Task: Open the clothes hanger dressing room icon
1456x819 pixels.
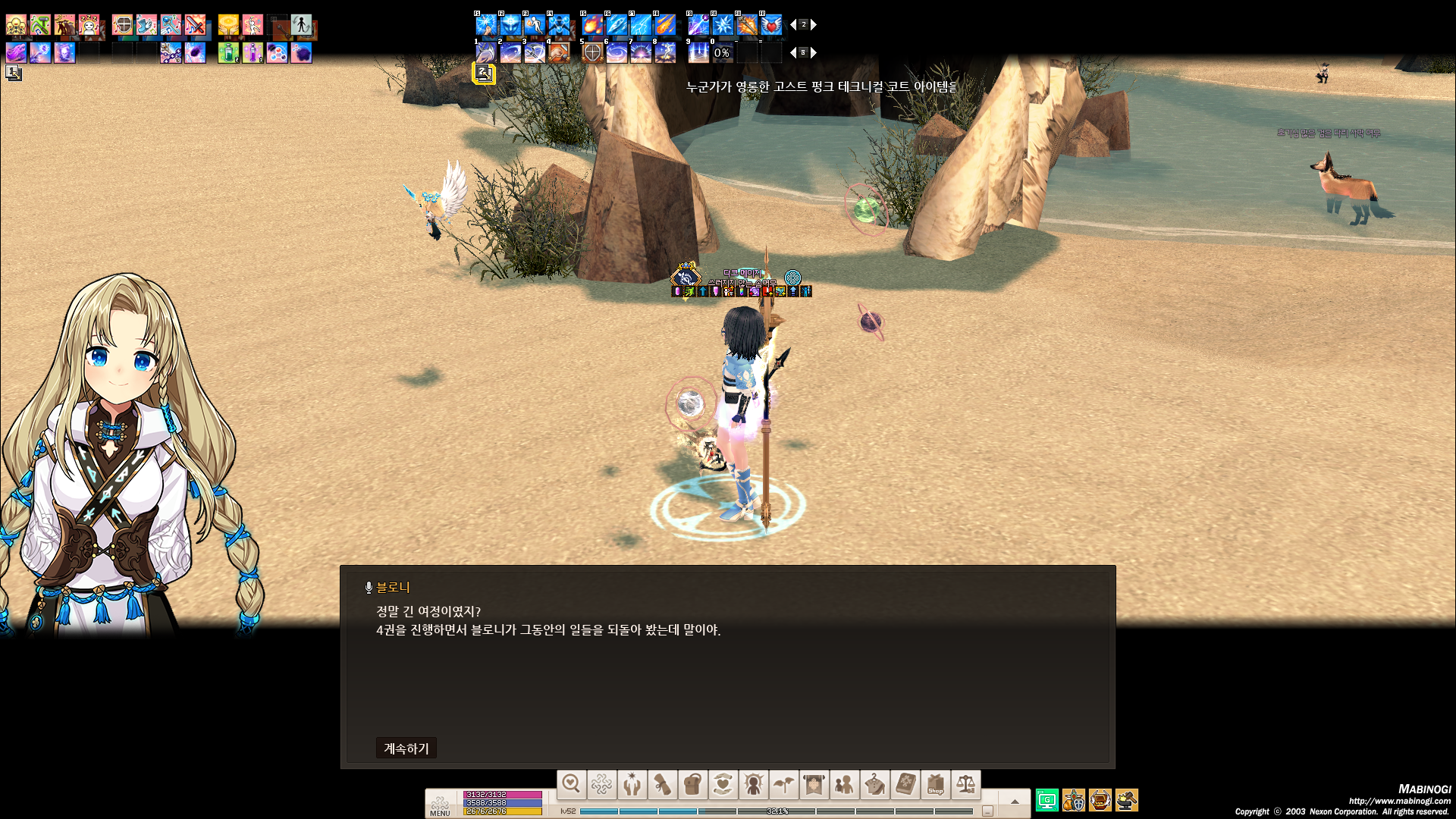Action: point(874,784)
